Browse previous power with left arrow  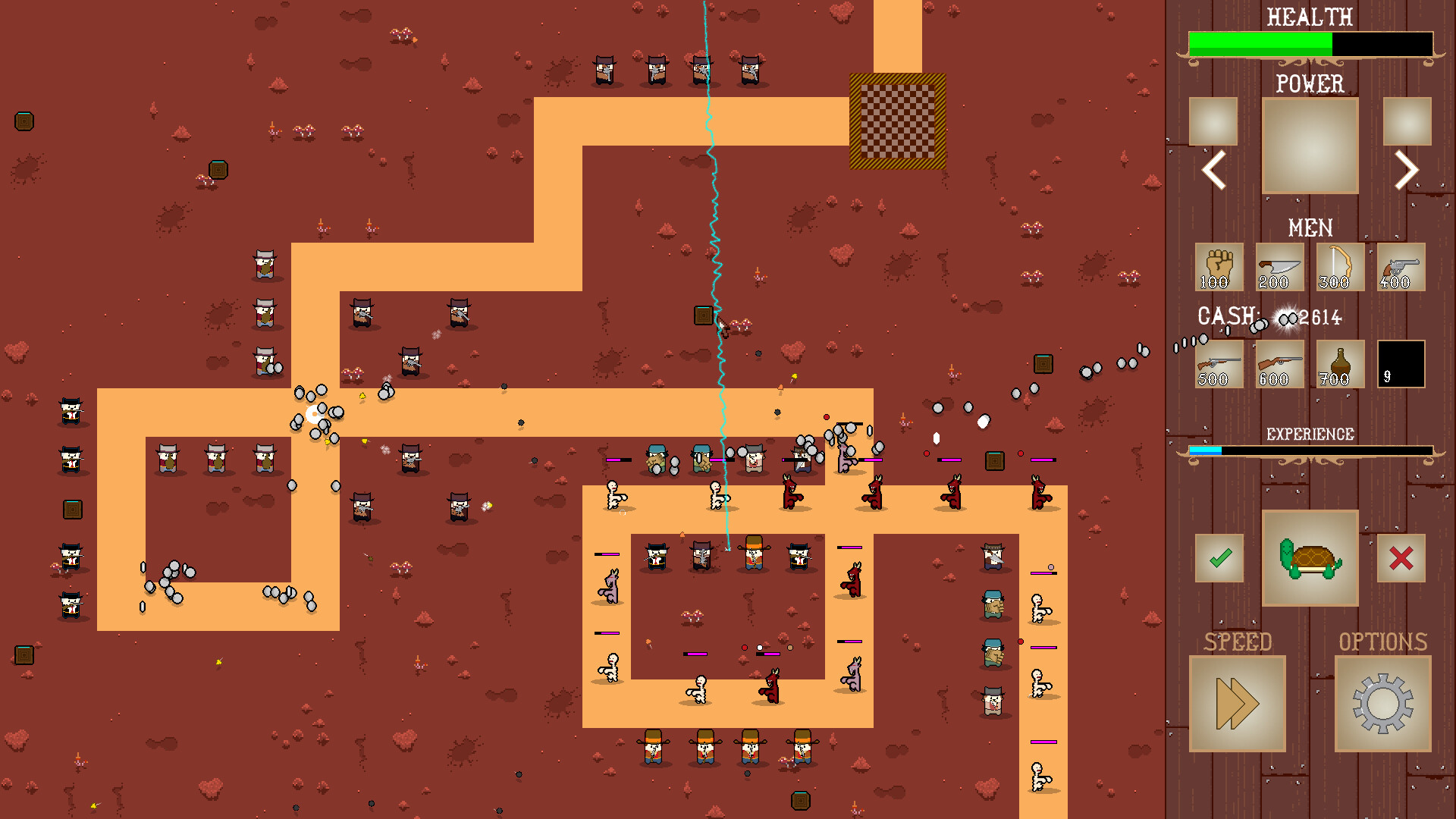point(1213,171)
